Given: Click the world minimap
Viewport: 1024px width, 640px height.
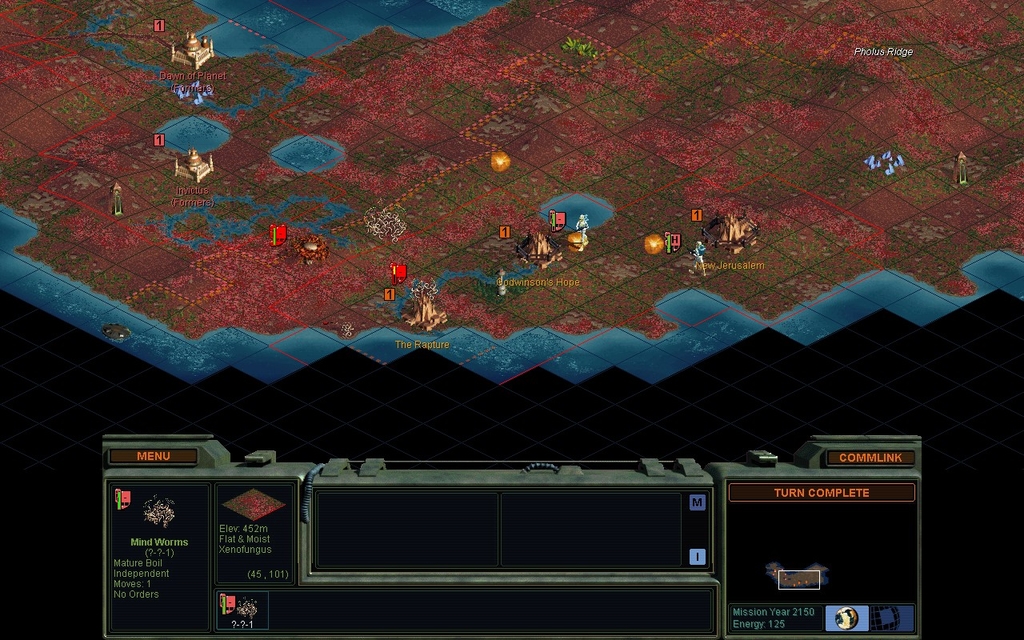Looking at the screenshot, I should point(798,576).
